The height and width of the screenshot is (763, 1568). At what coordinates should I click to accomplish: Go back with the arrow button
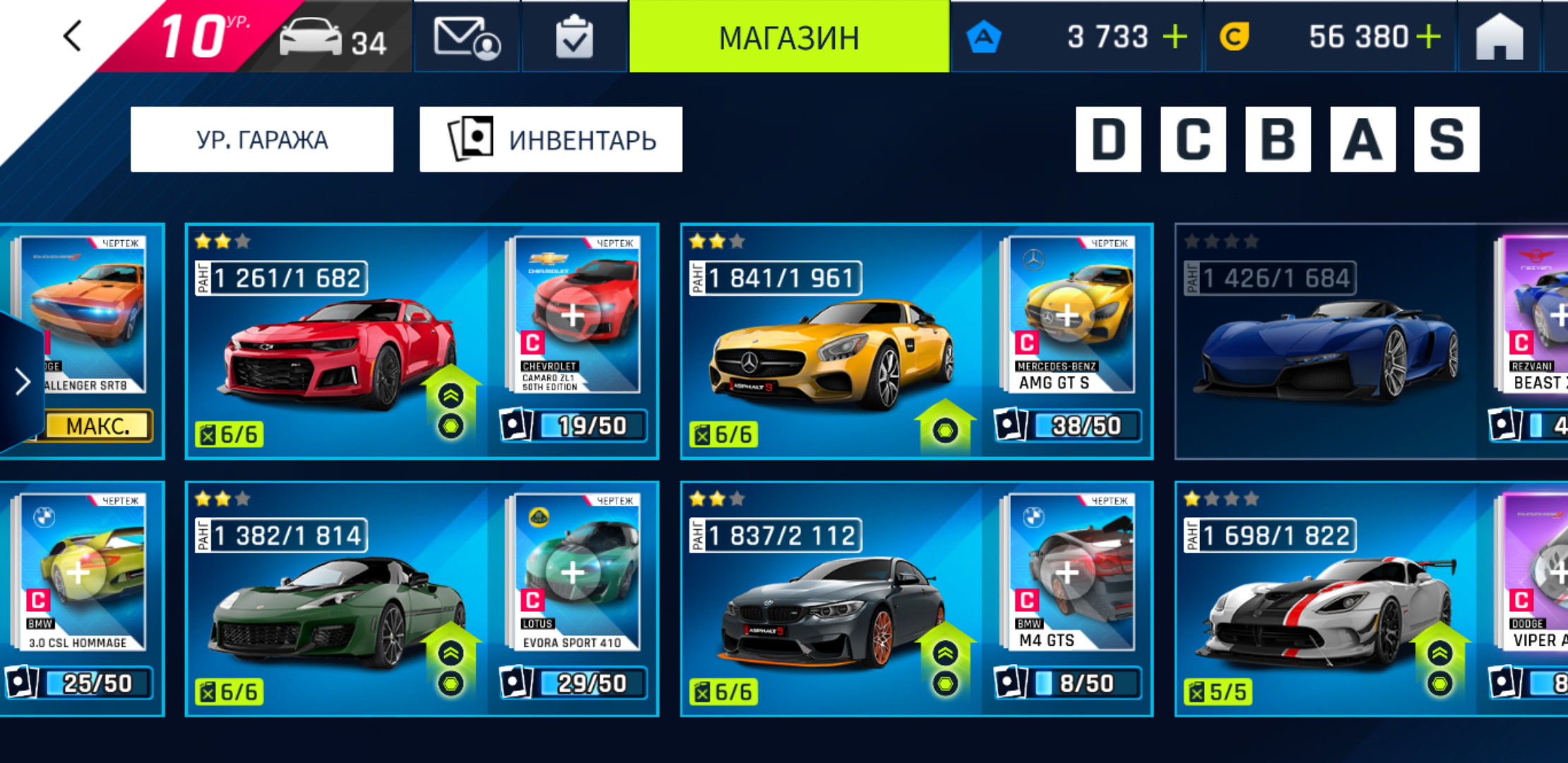73,35
